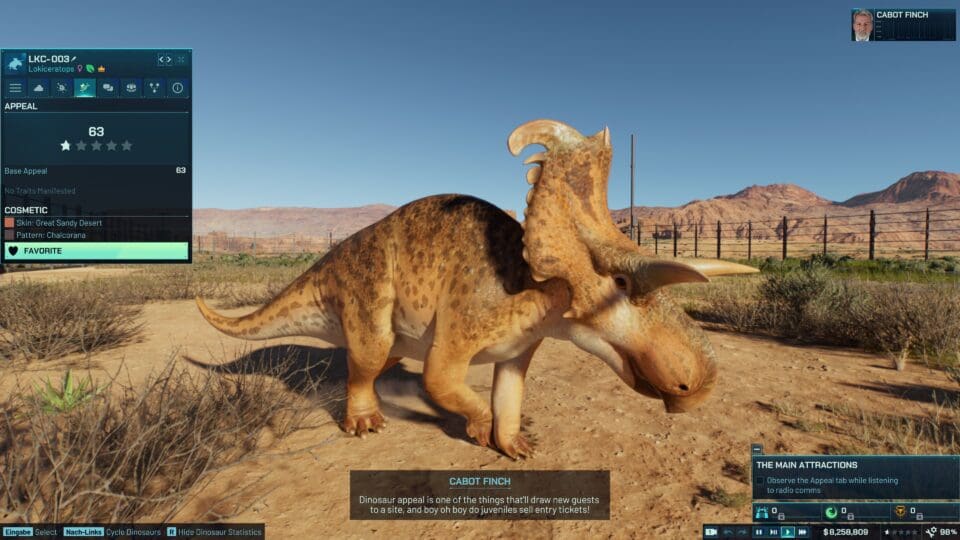Close the dinosaur info panel
The image size is (960, 540).
[x=181, y=60]
